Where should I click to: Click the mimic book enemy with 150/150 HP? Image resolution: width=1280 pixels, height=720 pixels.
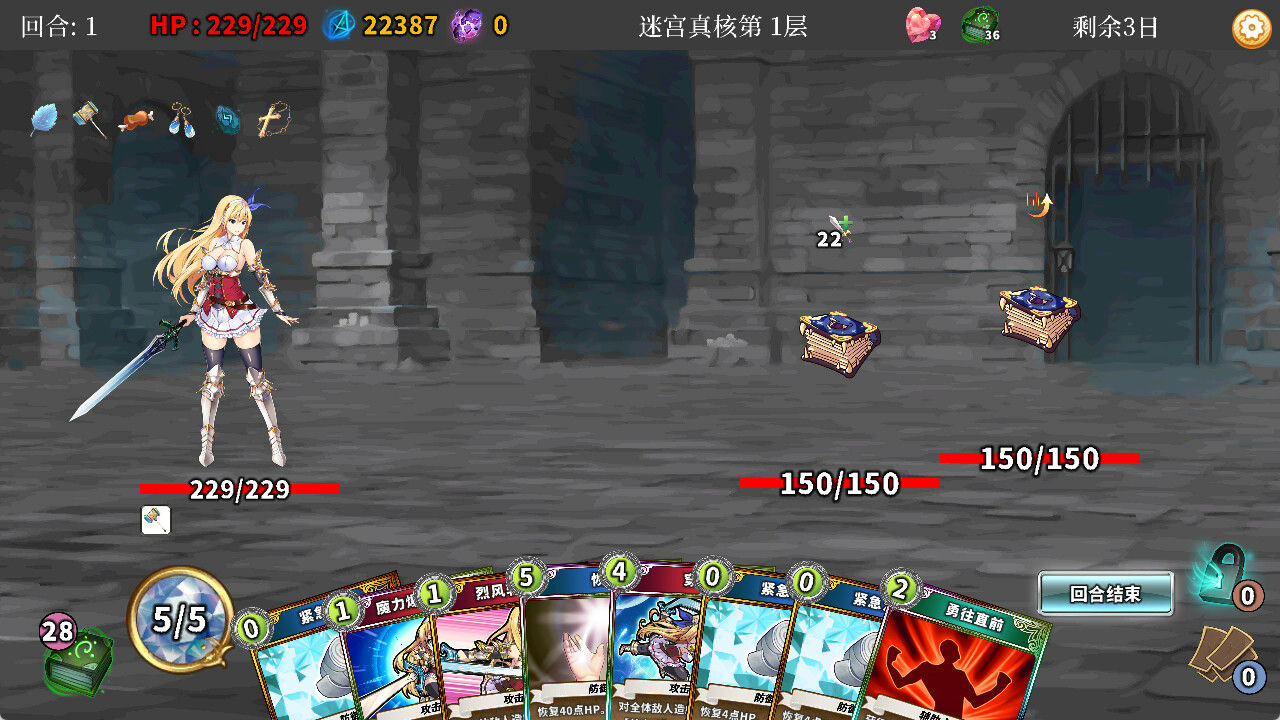840,340
